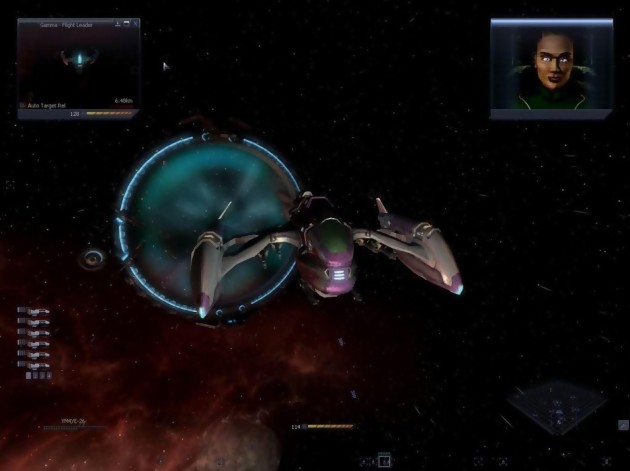
Task: Open the pilot comm portrait
Action: tap(551, 67)
